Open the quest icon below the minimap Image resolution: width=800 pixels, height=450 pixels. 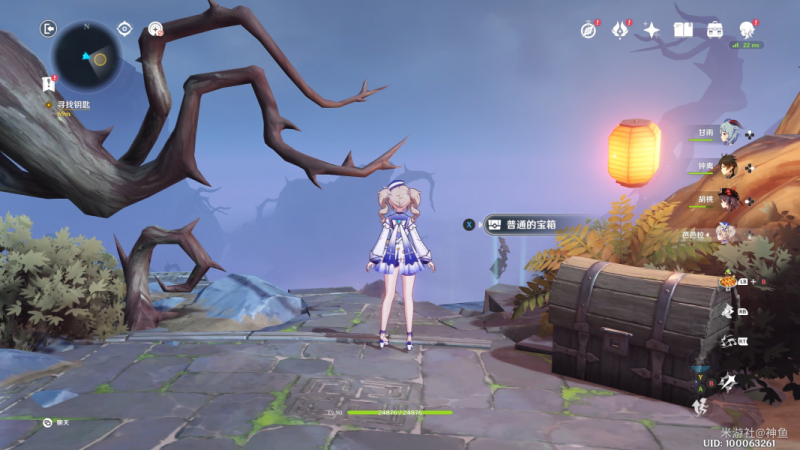click(x=48, y=83)
